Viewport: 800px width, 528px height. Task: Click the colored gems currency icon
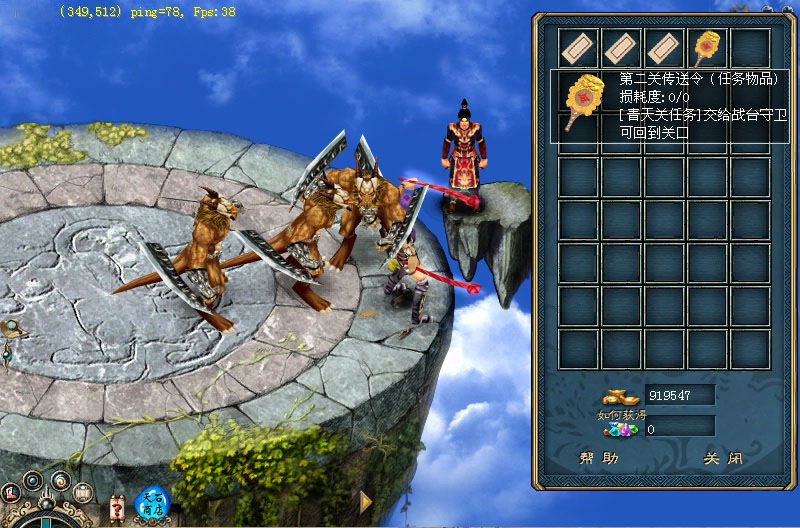pos(620,429)
